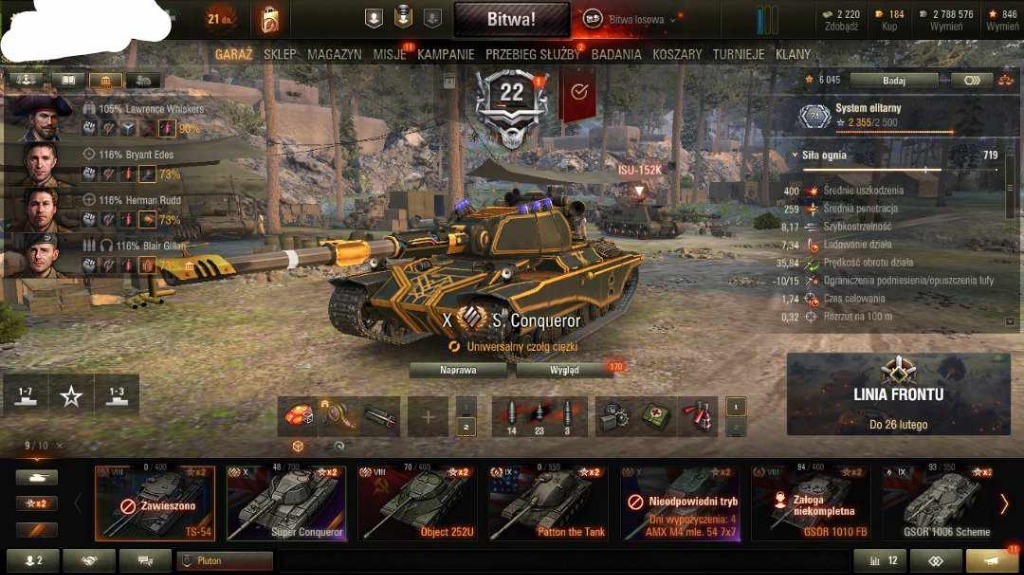The width and height of the screenshot is (1024, 575).
Task: Choose the Object 252U tank card
Action: [x=417, y=503]
